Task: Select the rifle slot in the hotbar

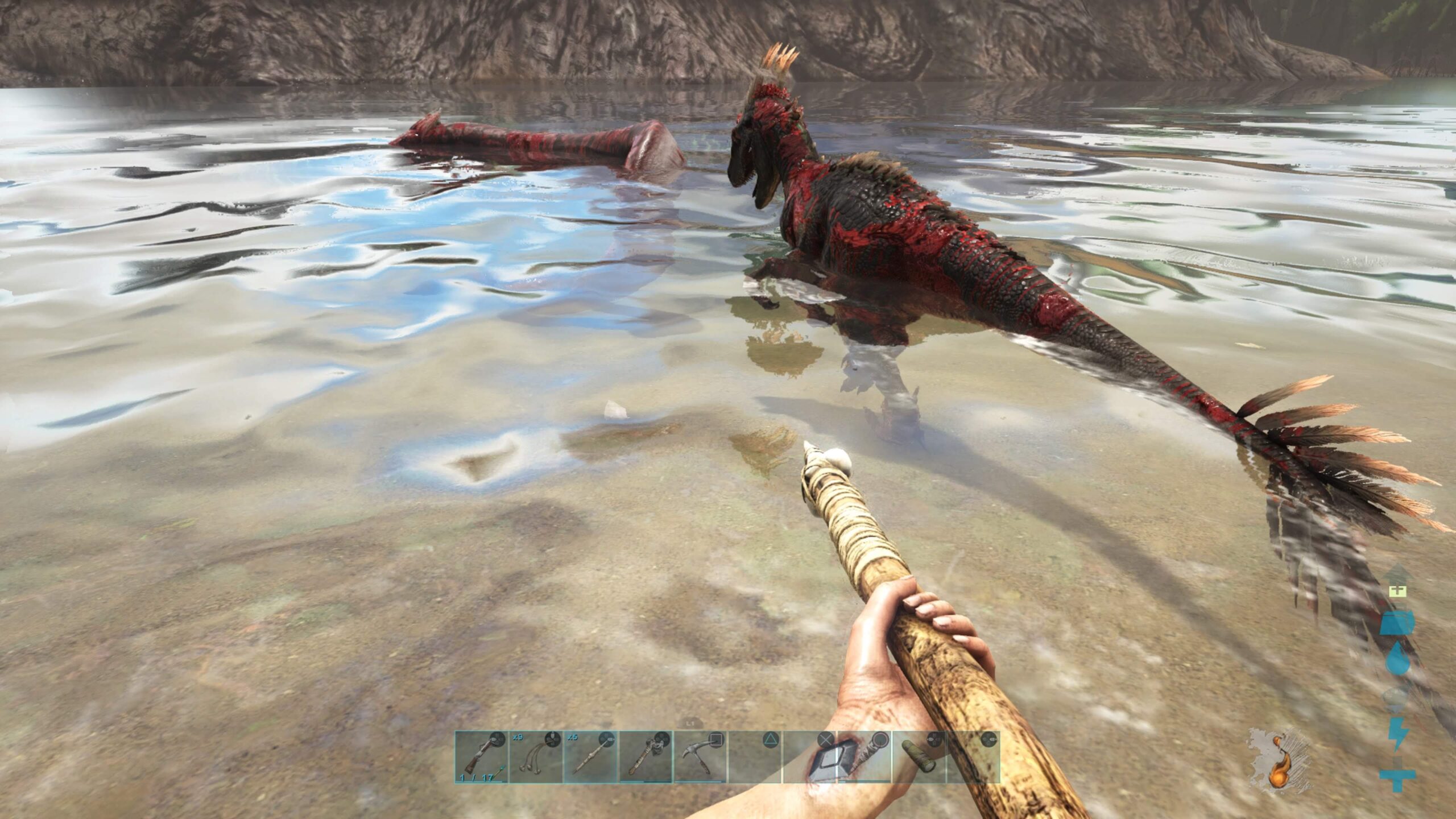Action: coord(481,757)
